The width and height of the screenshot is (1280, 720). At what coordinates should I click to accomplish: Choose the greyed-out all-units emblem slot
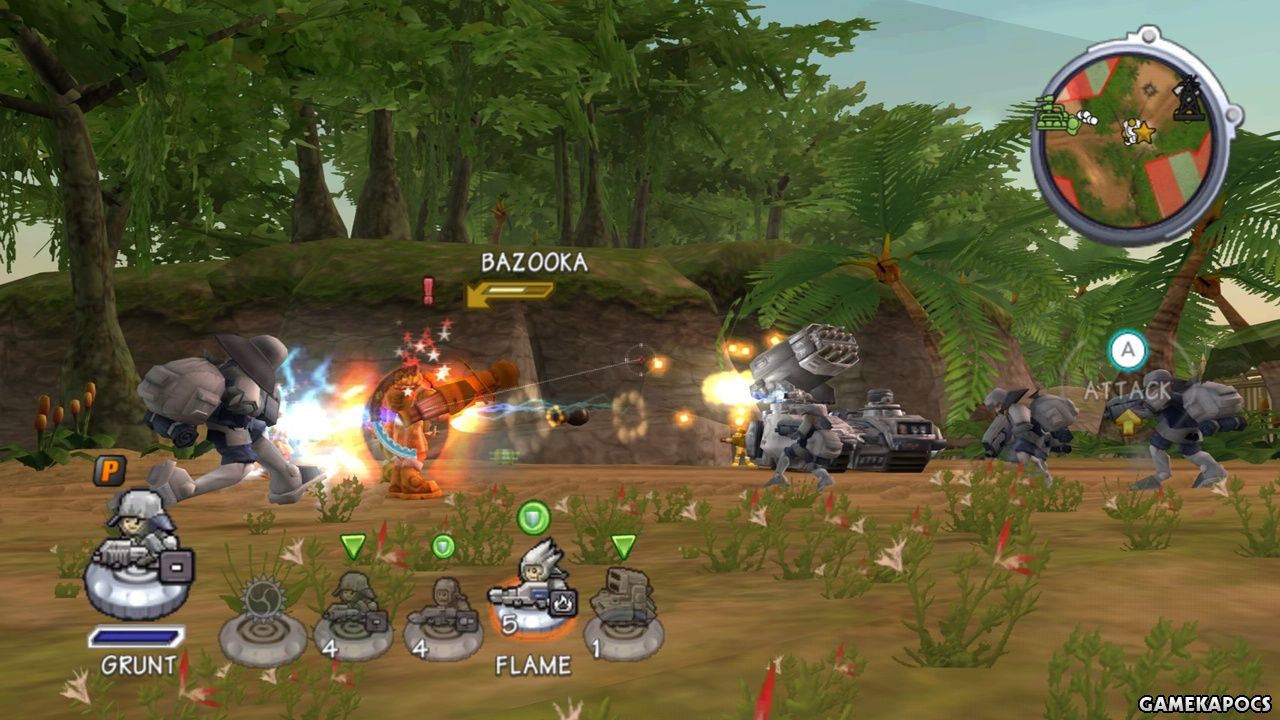point(262,620)
